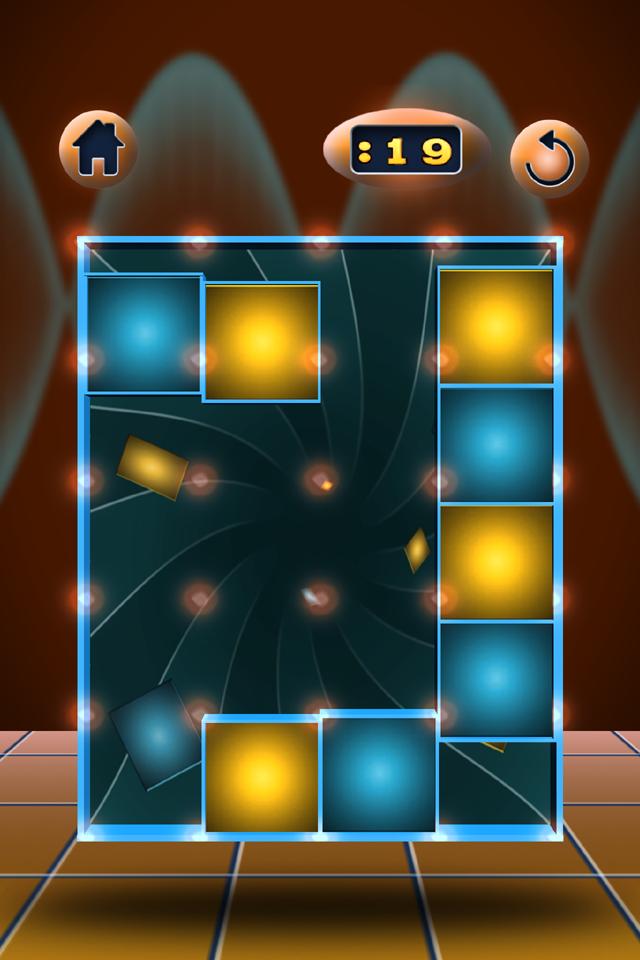The width and height of the screenshot is (640, 960).
Task: Select the blue tile on the bottom row
Action: [x=378, y=771]
